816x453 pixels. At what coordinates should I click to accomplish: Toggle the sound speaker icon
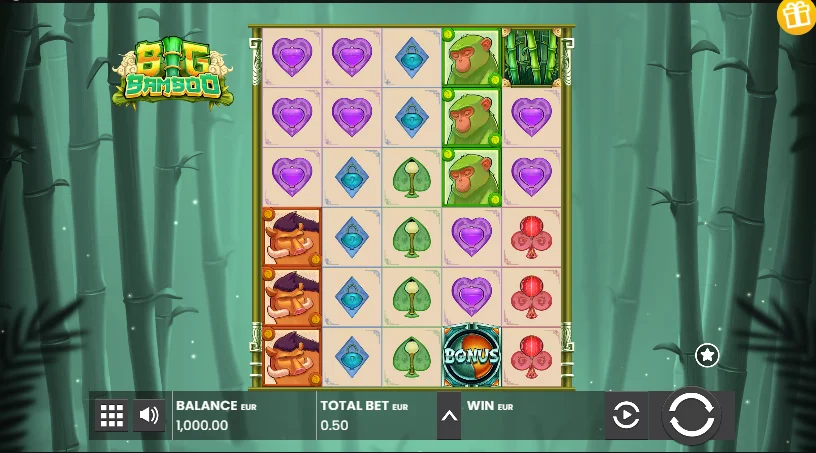149,415
